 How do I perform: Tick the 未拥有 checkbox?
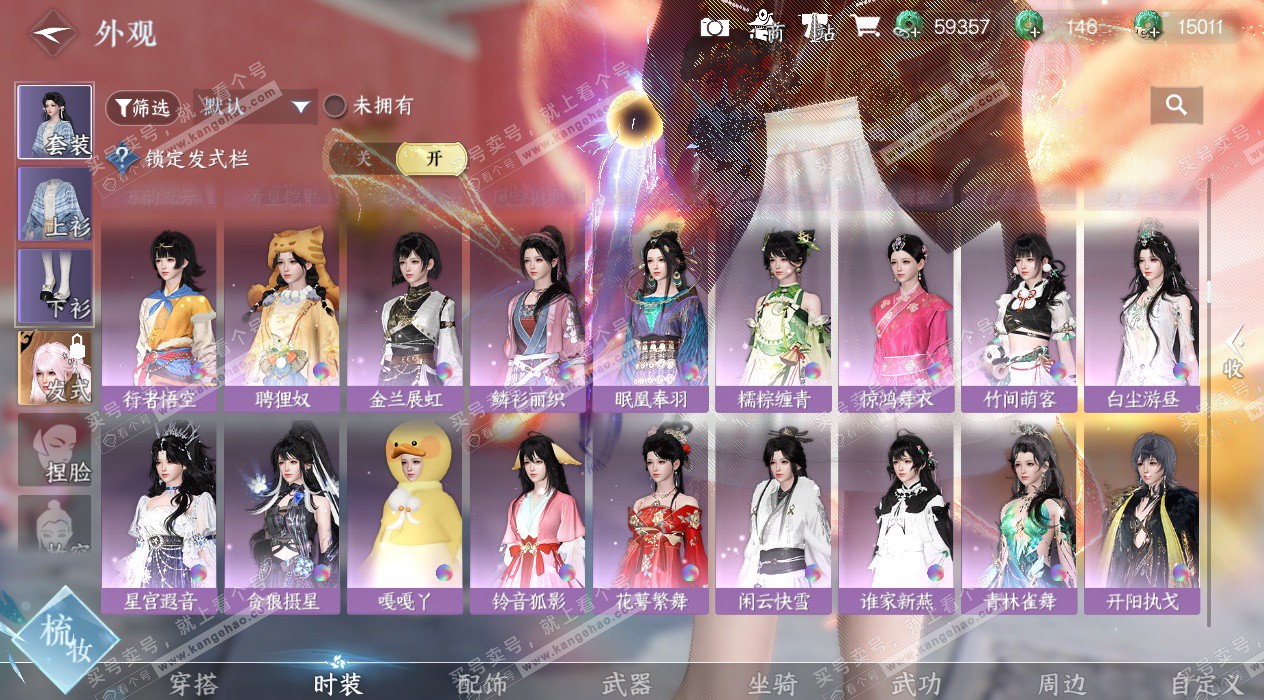click(x=336, y=106)
